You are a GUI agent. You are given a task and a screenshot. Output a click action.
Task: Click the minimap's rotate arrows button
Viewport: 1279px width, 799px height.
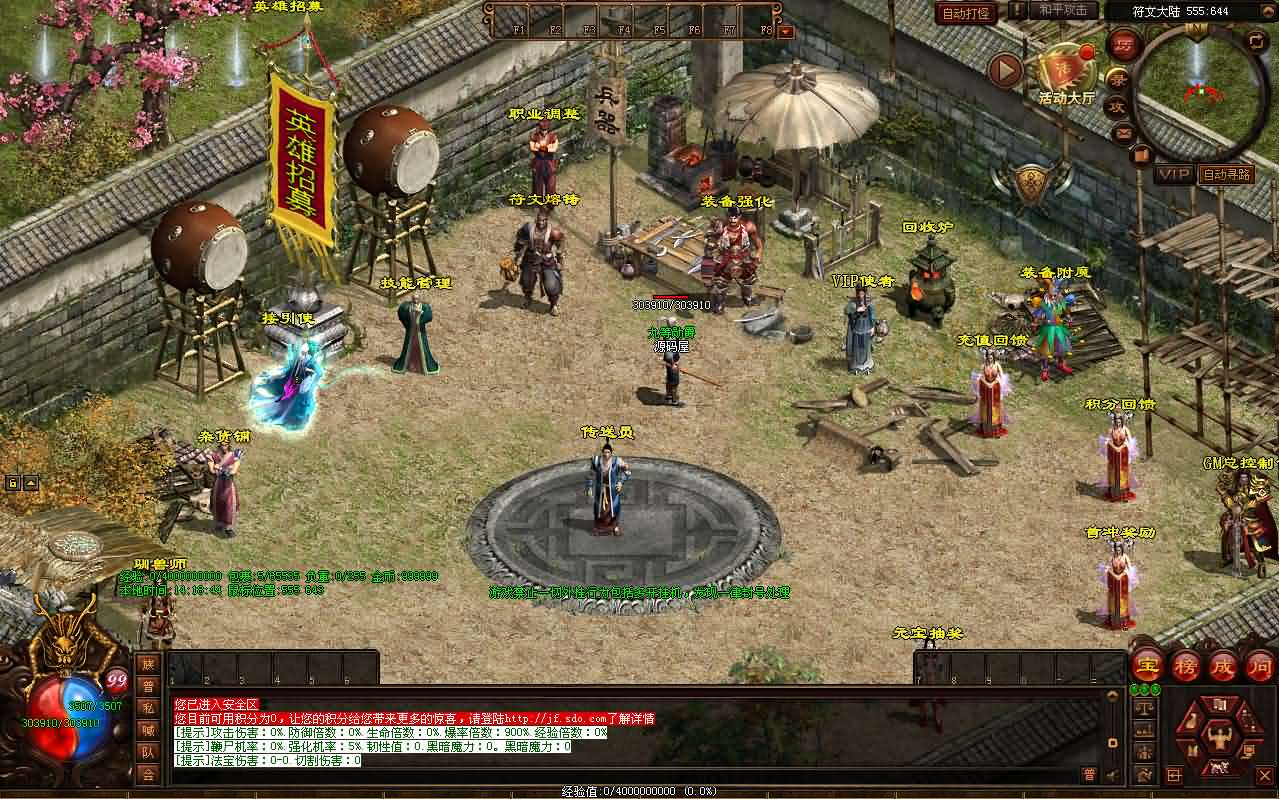[x=1256, y=40]
